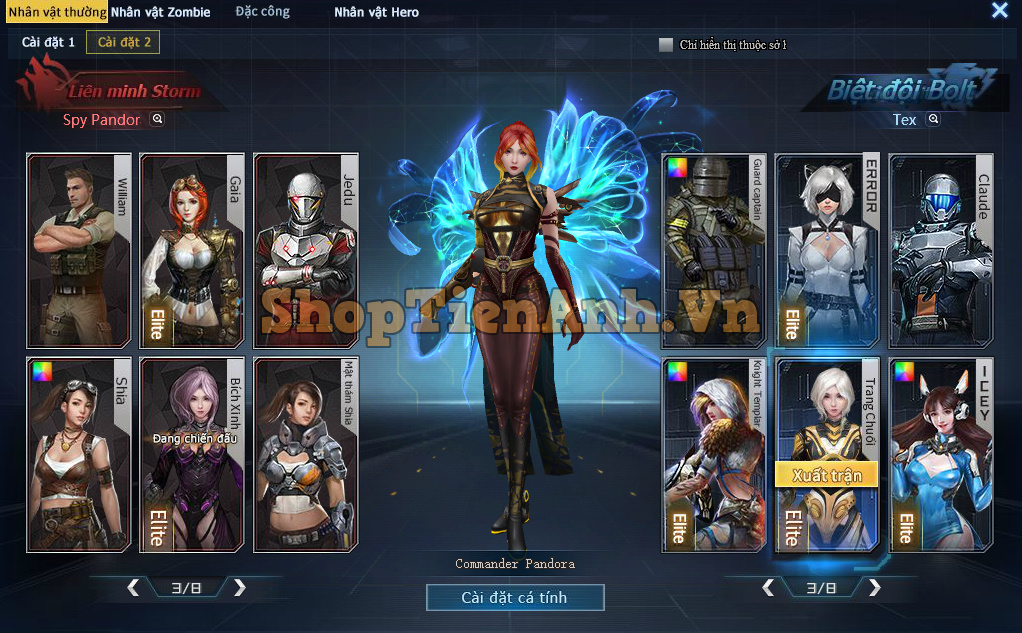The height and width of the screenshot is (633, 1022).
Task: Choose the ERROR character card
Action: click(828, 249)
